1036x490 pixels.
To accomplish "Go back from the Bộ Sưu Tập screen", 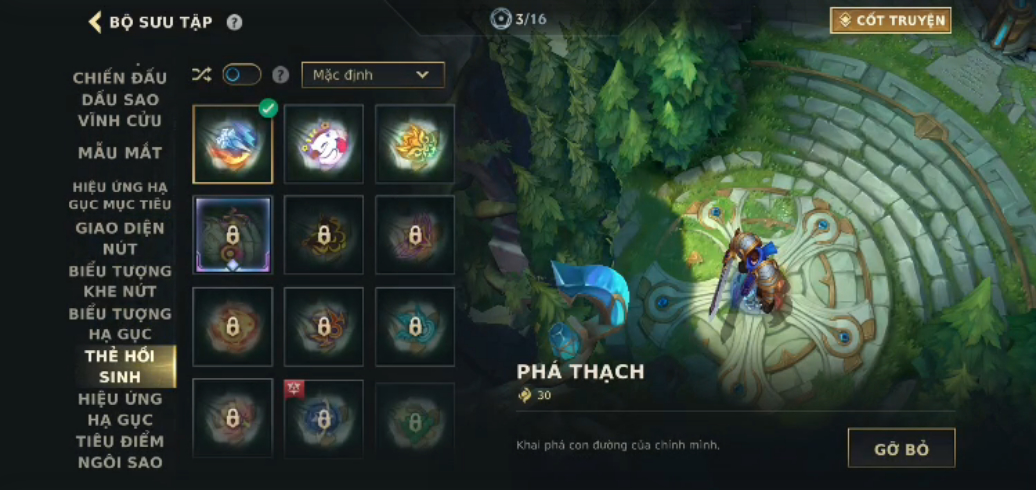I will [x=96, y=22].
